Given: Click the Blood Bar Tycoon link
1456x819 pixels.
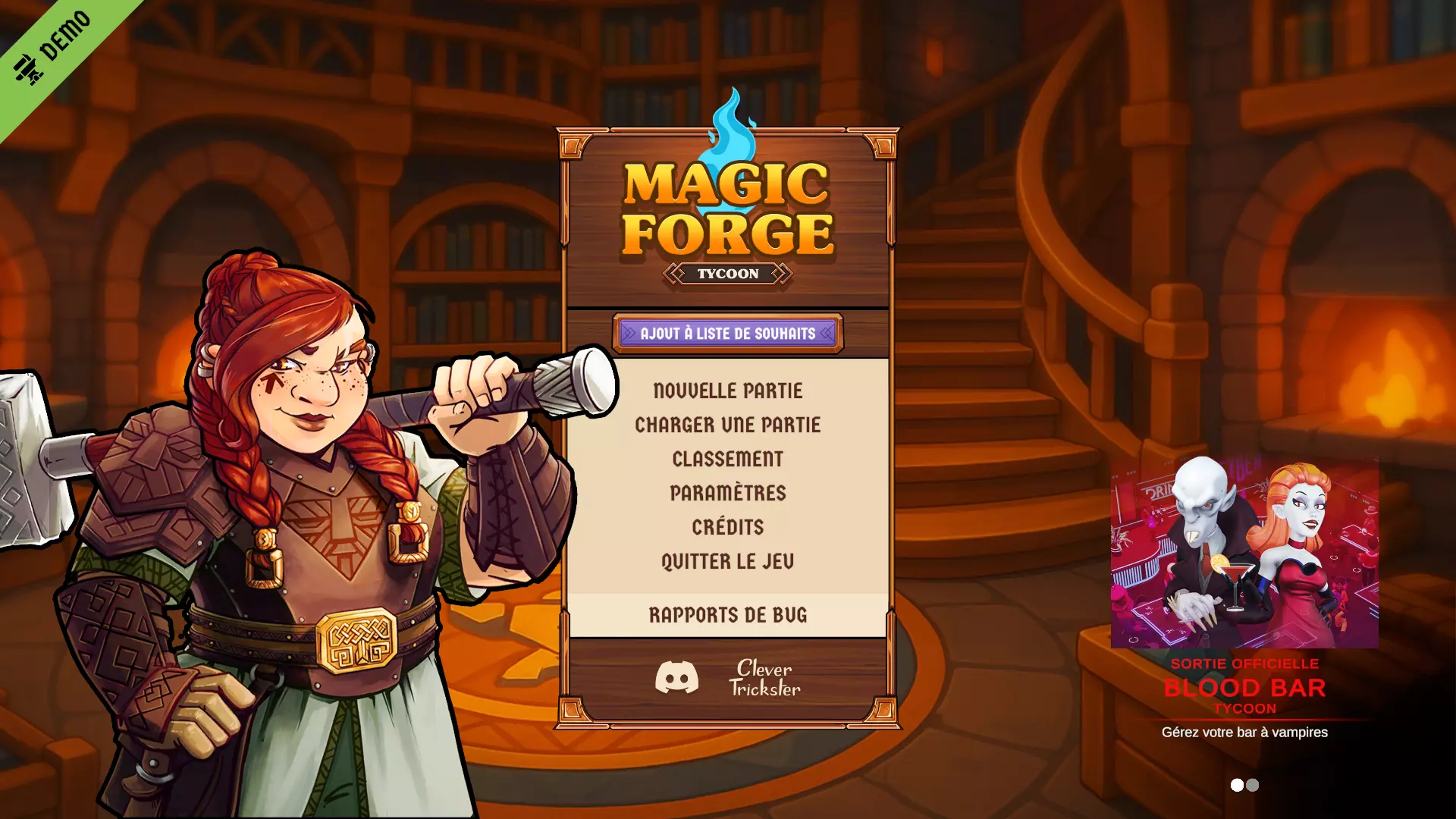Looking at the screenshot, I should (x=1244, y=689).
